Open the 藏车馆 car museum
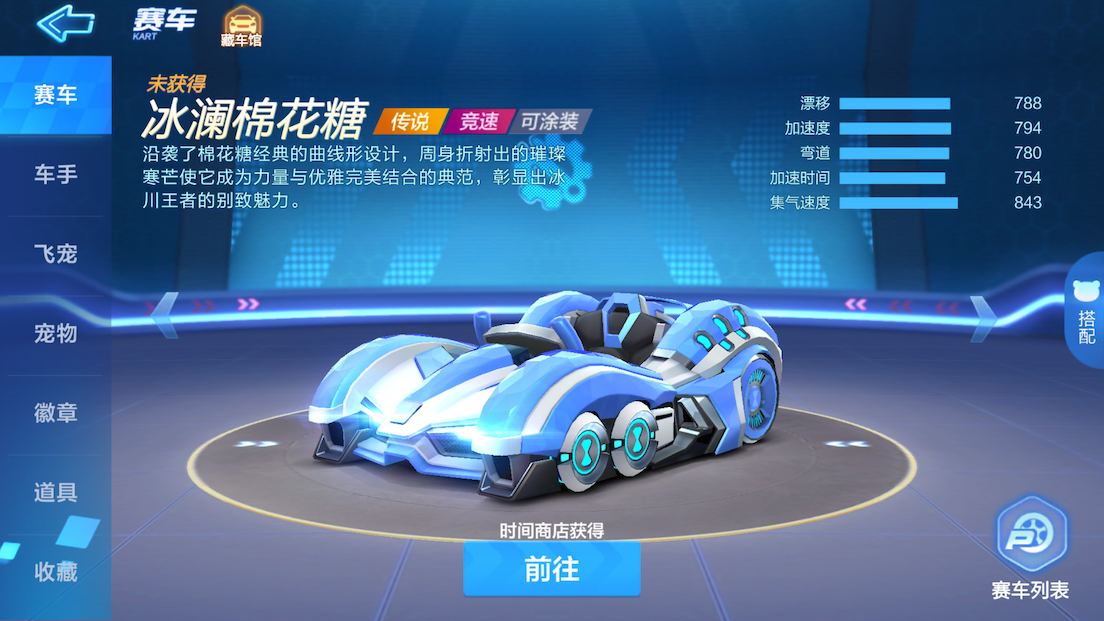 [x=240, y=27]
